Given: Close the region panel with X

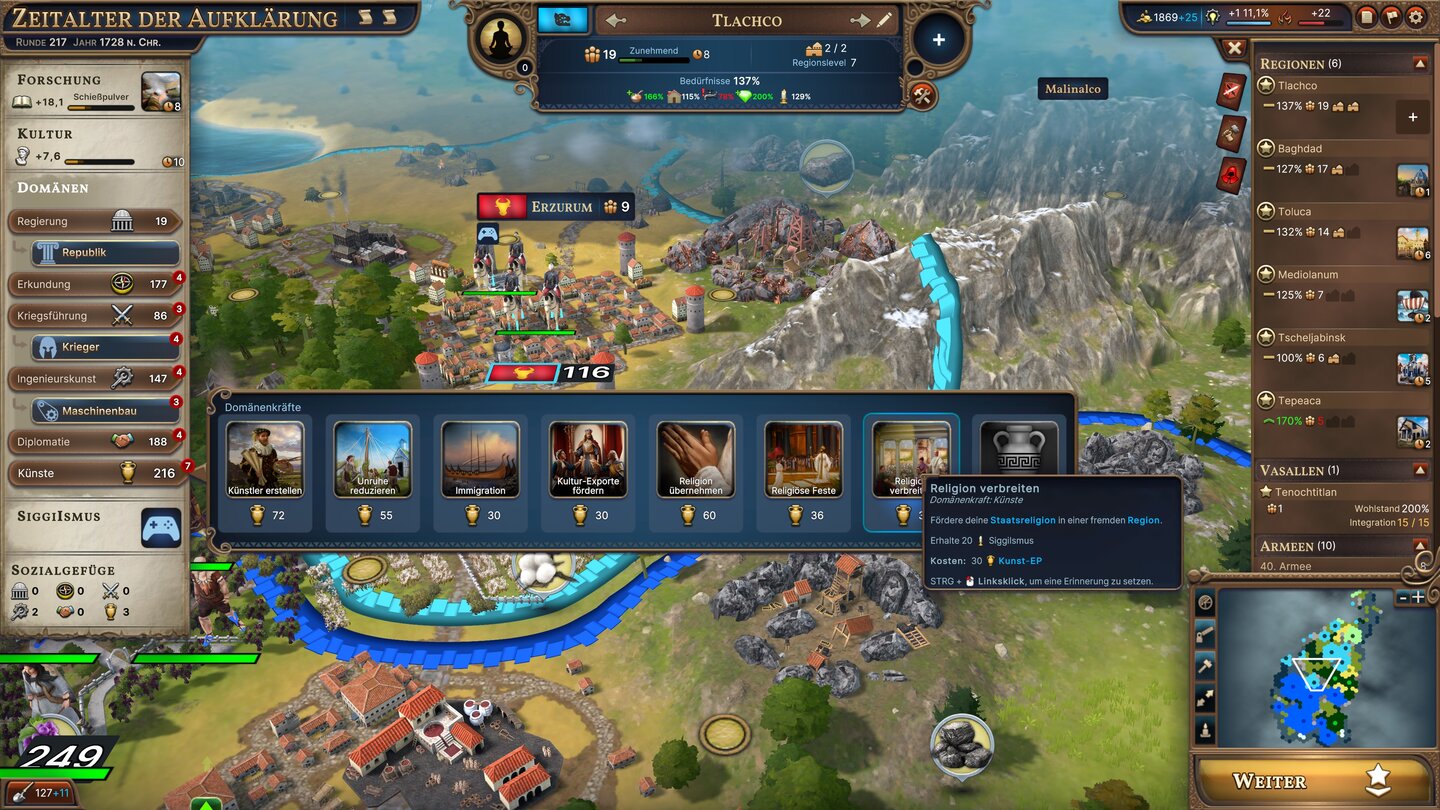Looking at the screenshot, I should [1235, 48].
